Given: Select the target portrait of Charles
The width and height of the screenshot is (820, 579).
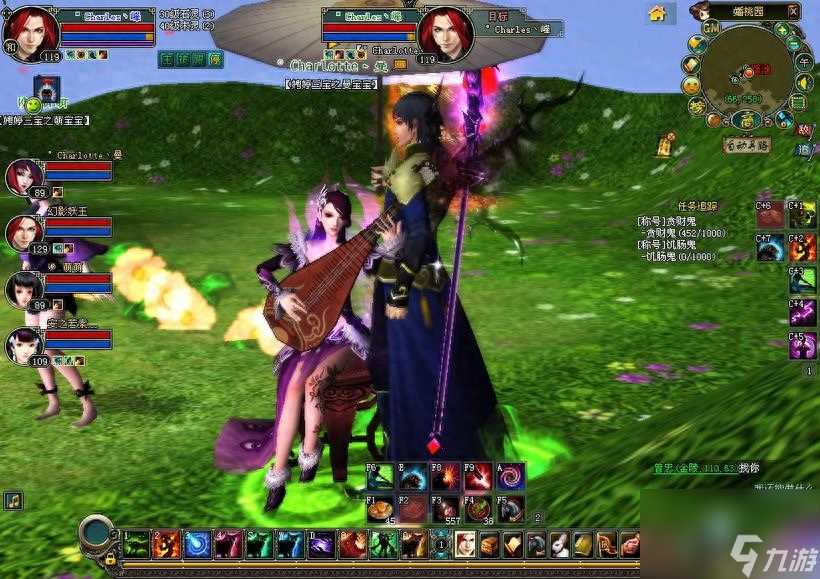Looking at the screenshot, I should click(x=444, y=33).
